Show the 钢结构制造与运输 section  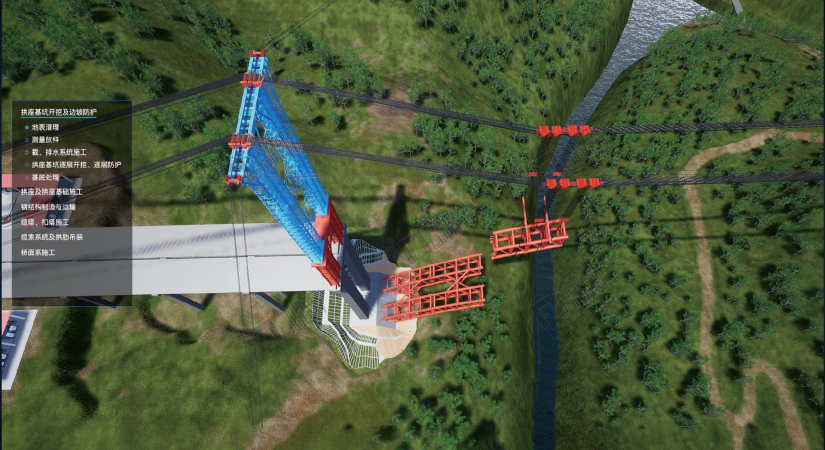coord(51,206)
